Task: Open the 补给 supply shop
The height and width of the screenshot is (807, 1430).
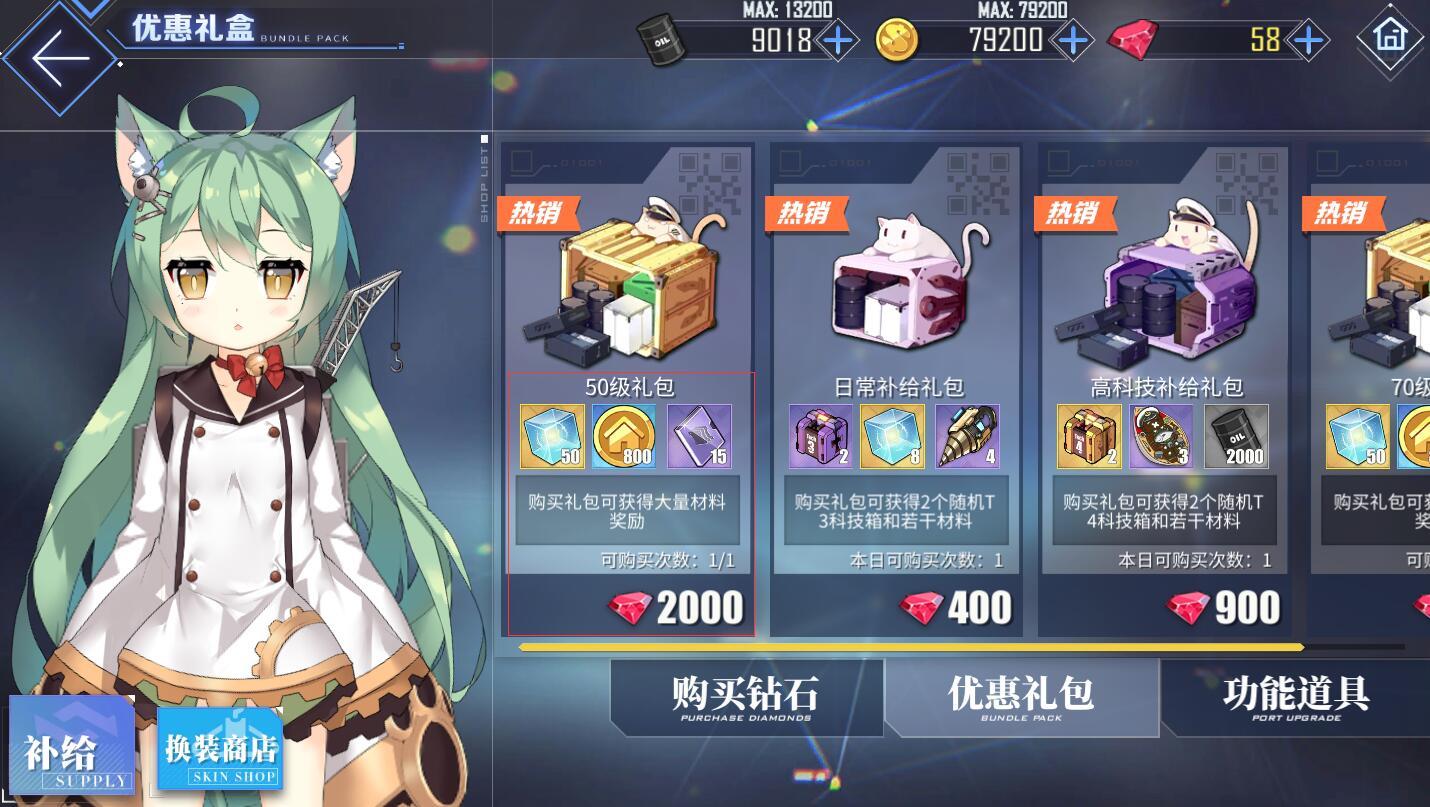Action: coord(72,747)
